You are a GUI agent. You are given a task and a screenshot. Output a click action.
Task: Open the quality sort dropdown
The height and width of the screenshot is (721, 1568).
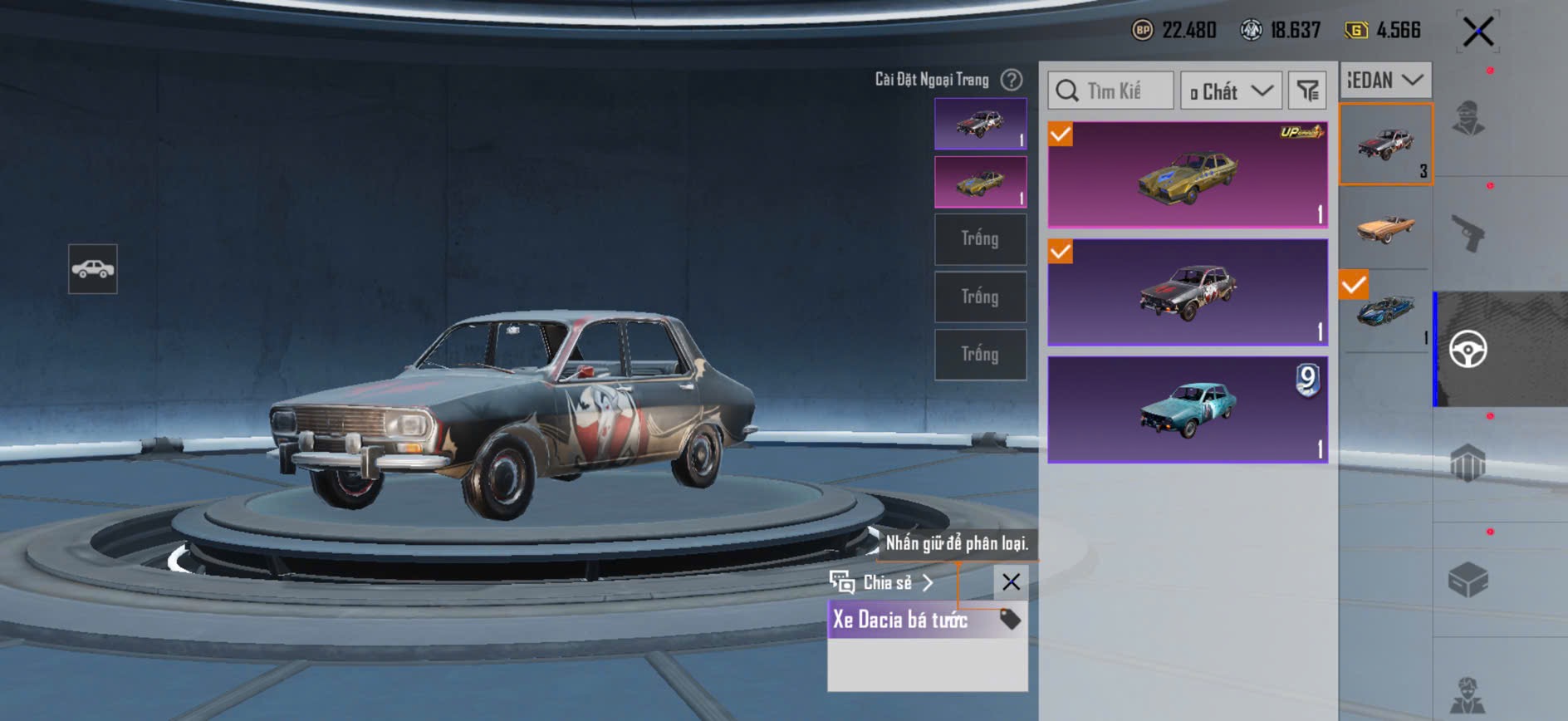1231,91
